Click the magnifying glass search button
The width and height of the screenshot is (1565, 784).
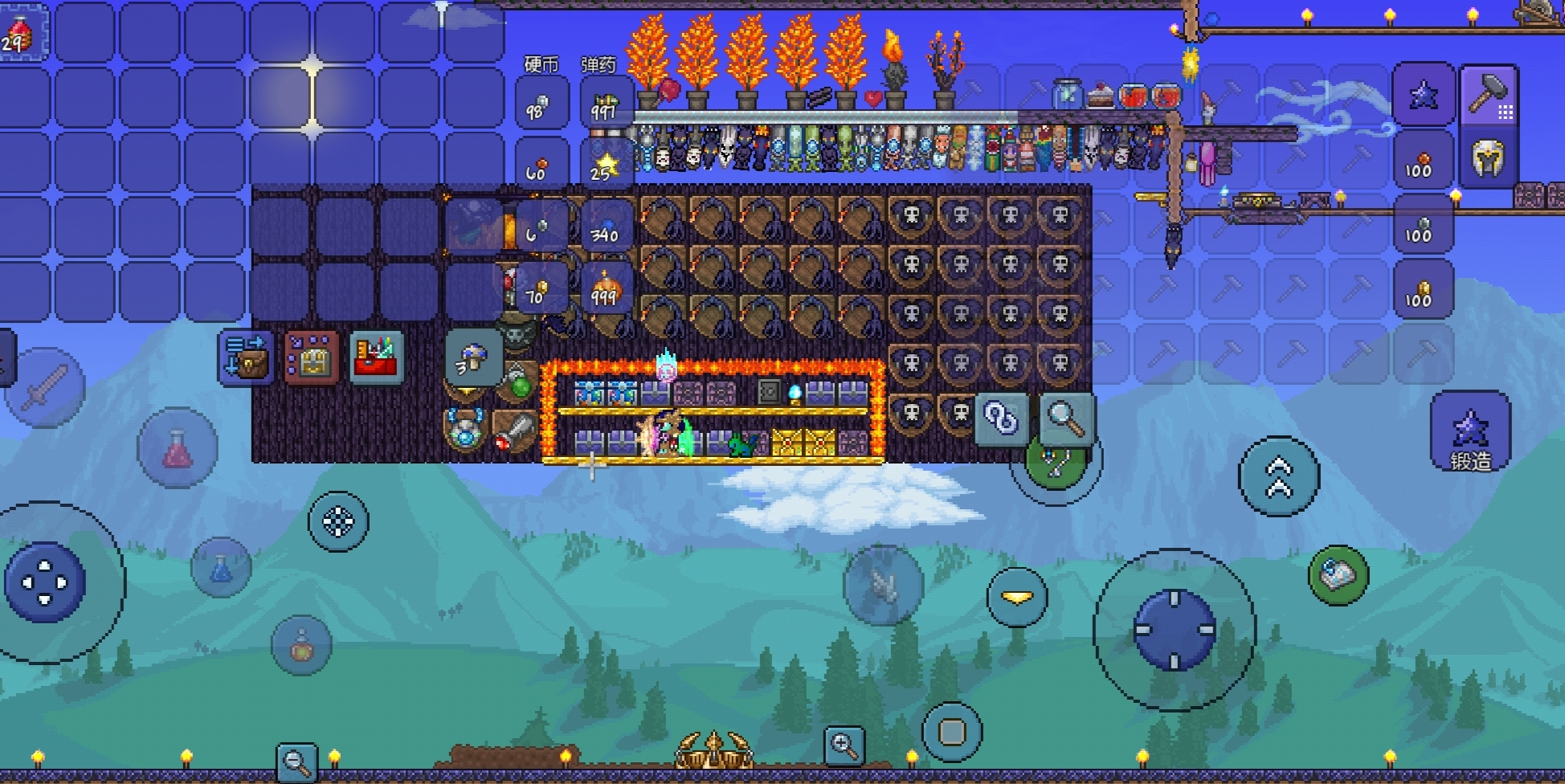[x=1065, y=419]
